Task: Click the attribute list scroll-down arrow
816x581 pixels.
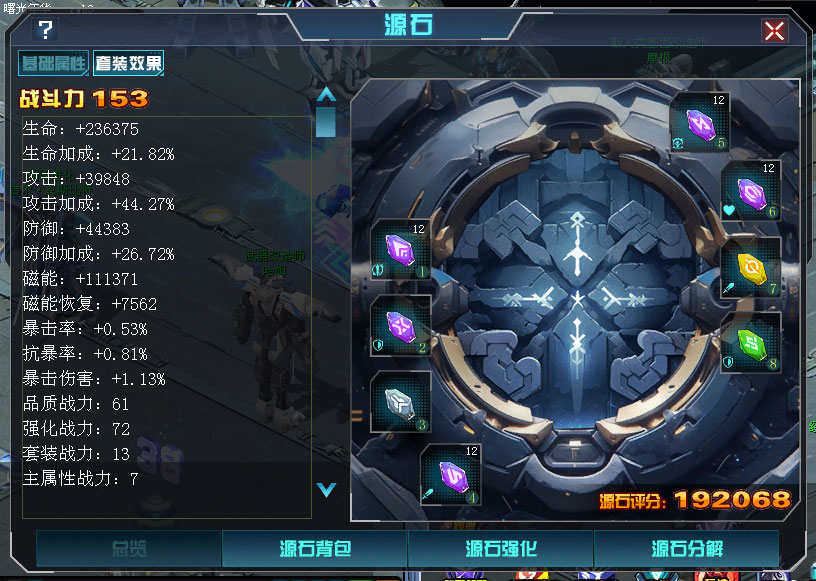Action: tap(325, 489)
